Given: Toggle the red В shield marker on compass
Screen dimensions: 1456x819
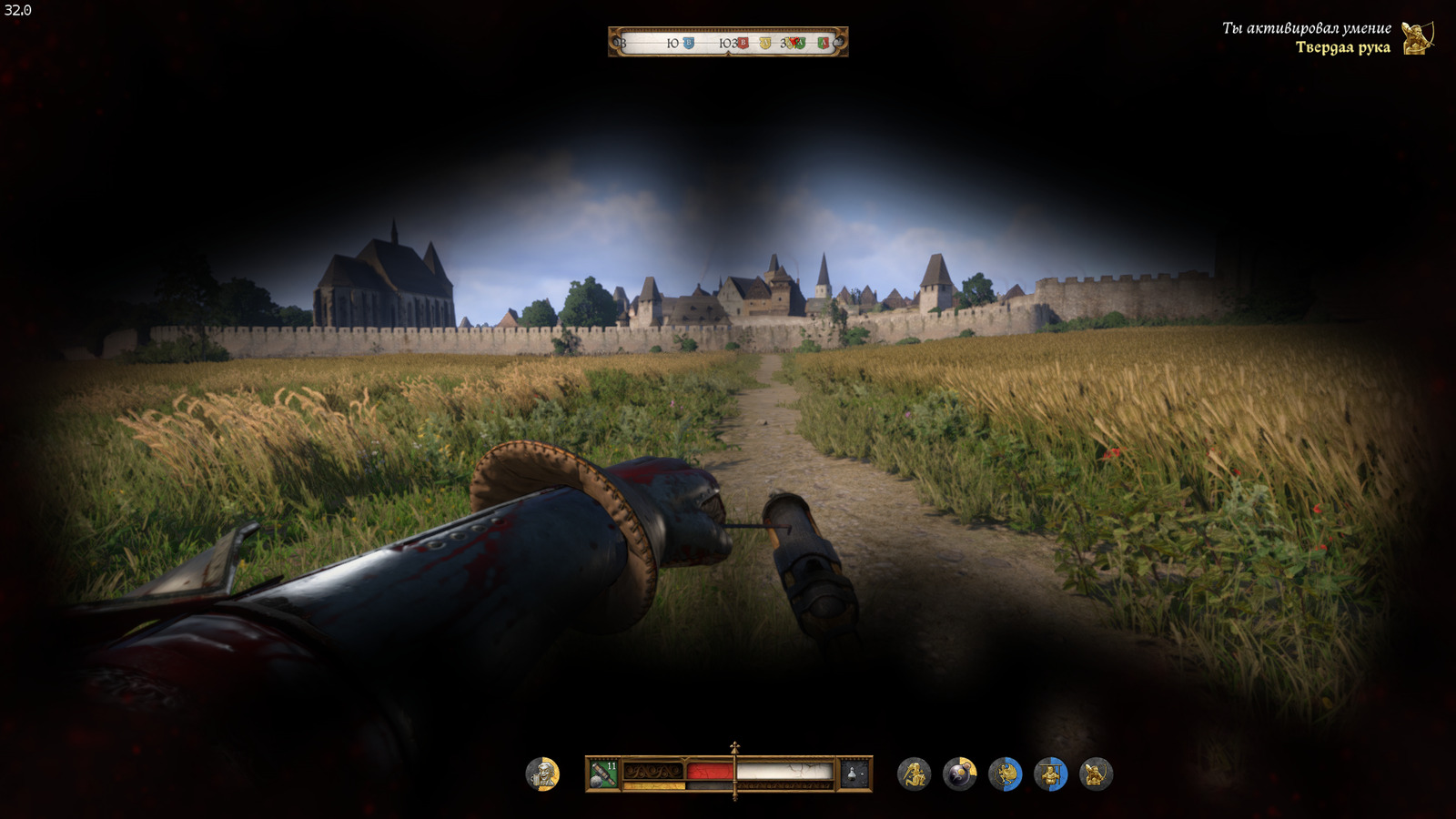Looking at the screenshot, I should [x=743, y=43].
